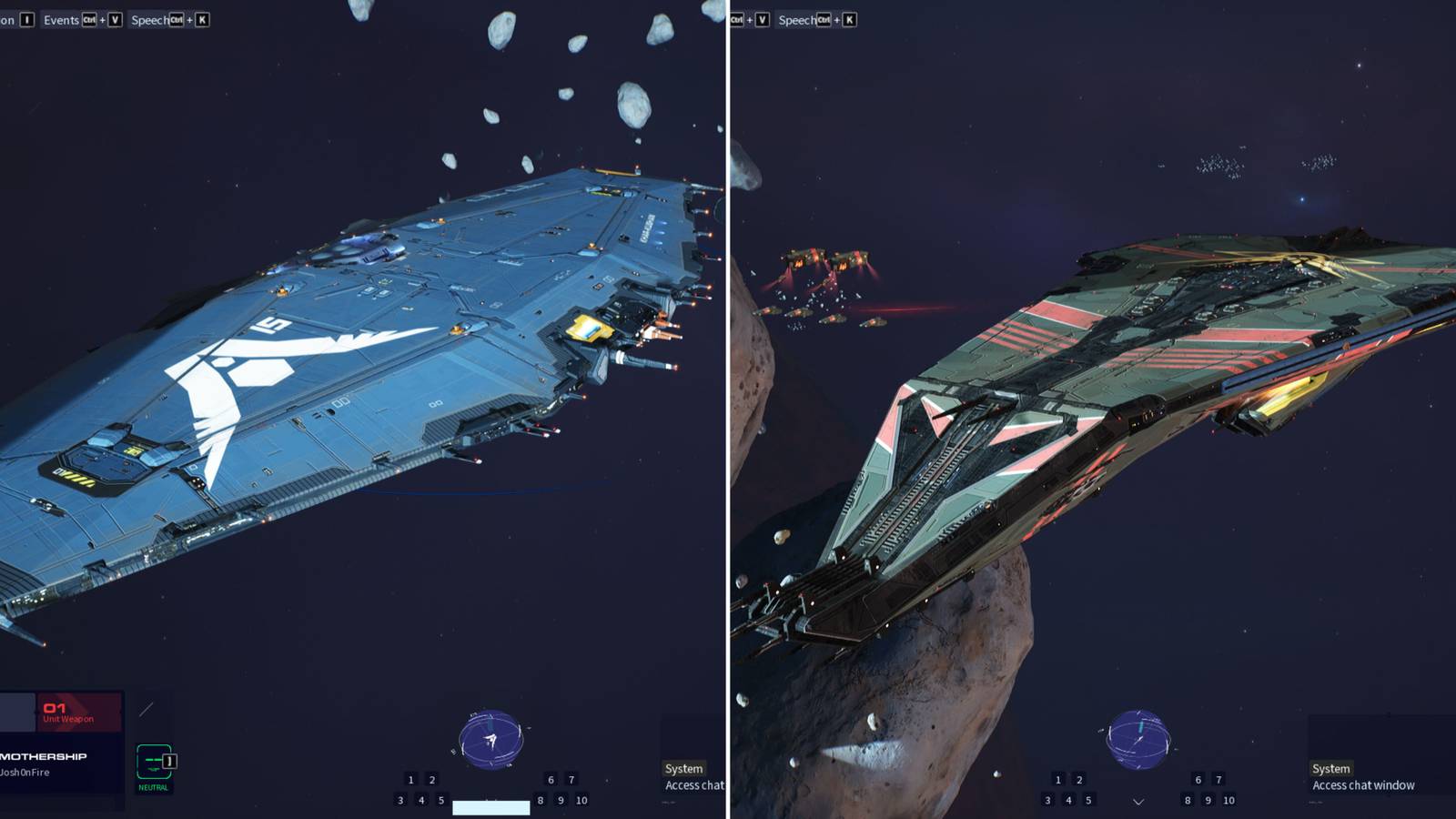Open the Events menu
1456x819 pixels.
coord(62,20)
